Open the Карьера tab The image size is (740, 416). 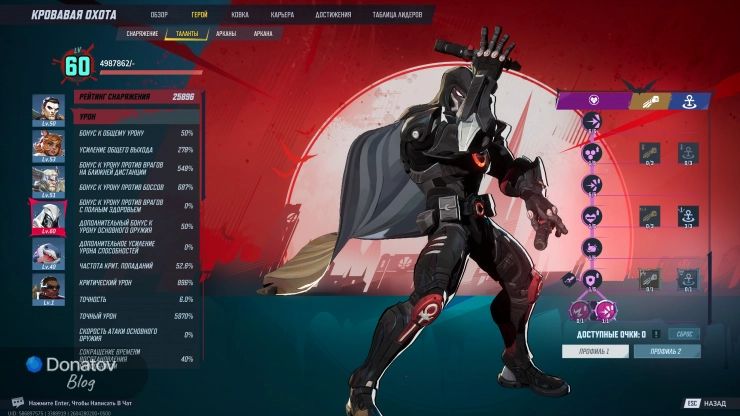tap(282, 16)
